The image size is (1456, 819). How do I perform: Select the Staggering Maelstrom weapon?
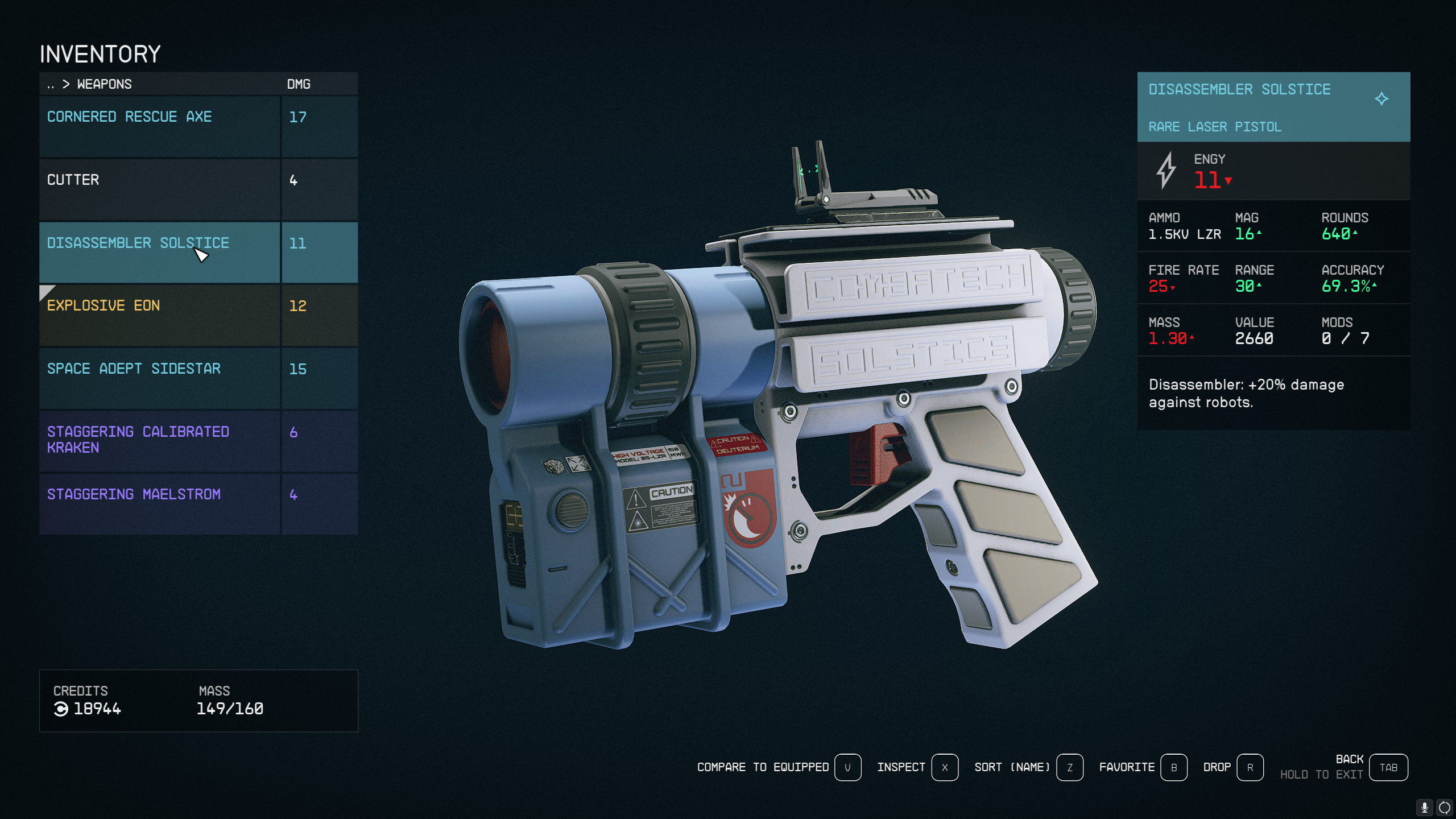159,503
